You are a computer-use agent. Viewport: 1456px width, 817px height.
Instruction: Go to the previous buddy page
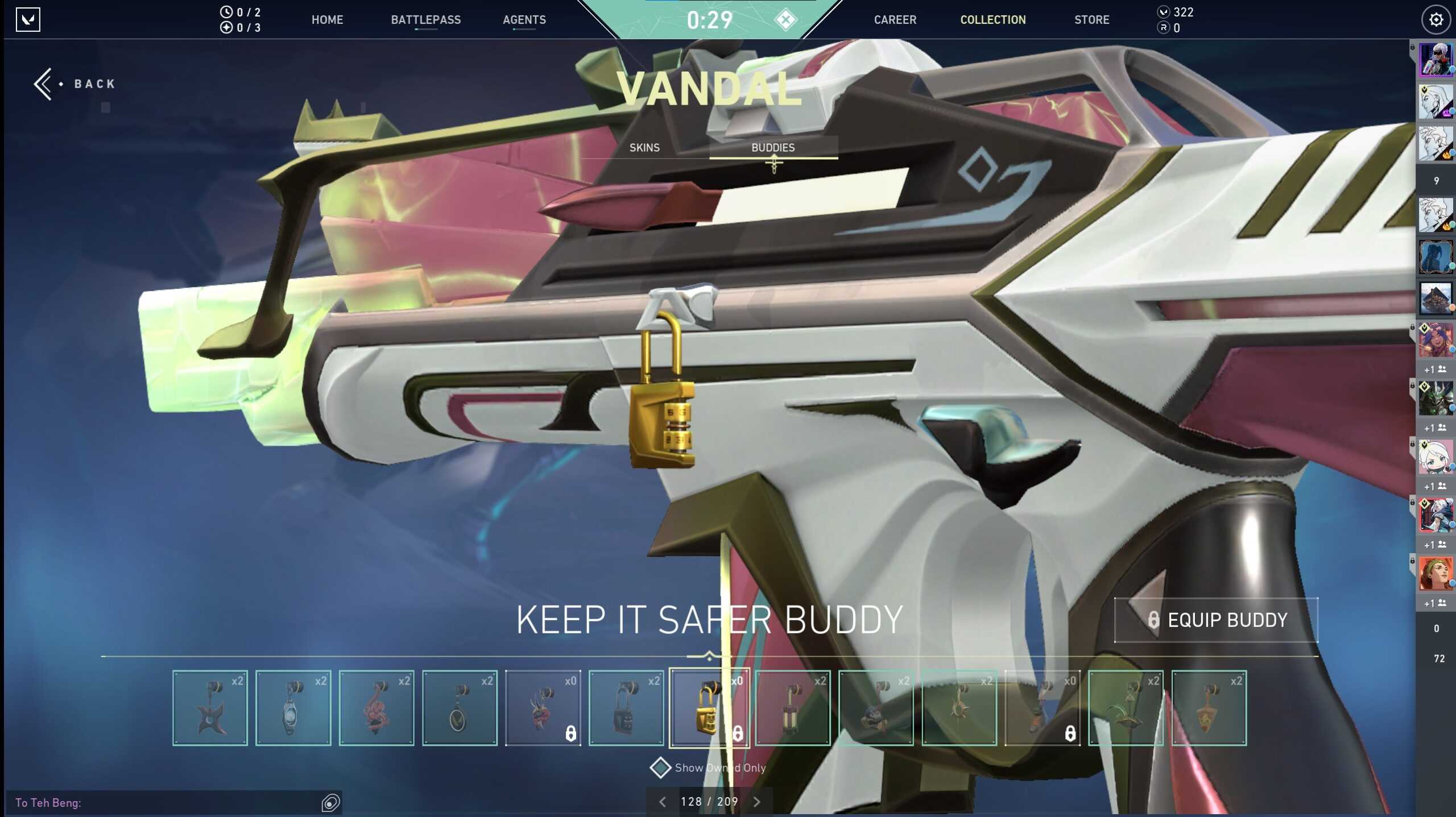click(663, 801)
